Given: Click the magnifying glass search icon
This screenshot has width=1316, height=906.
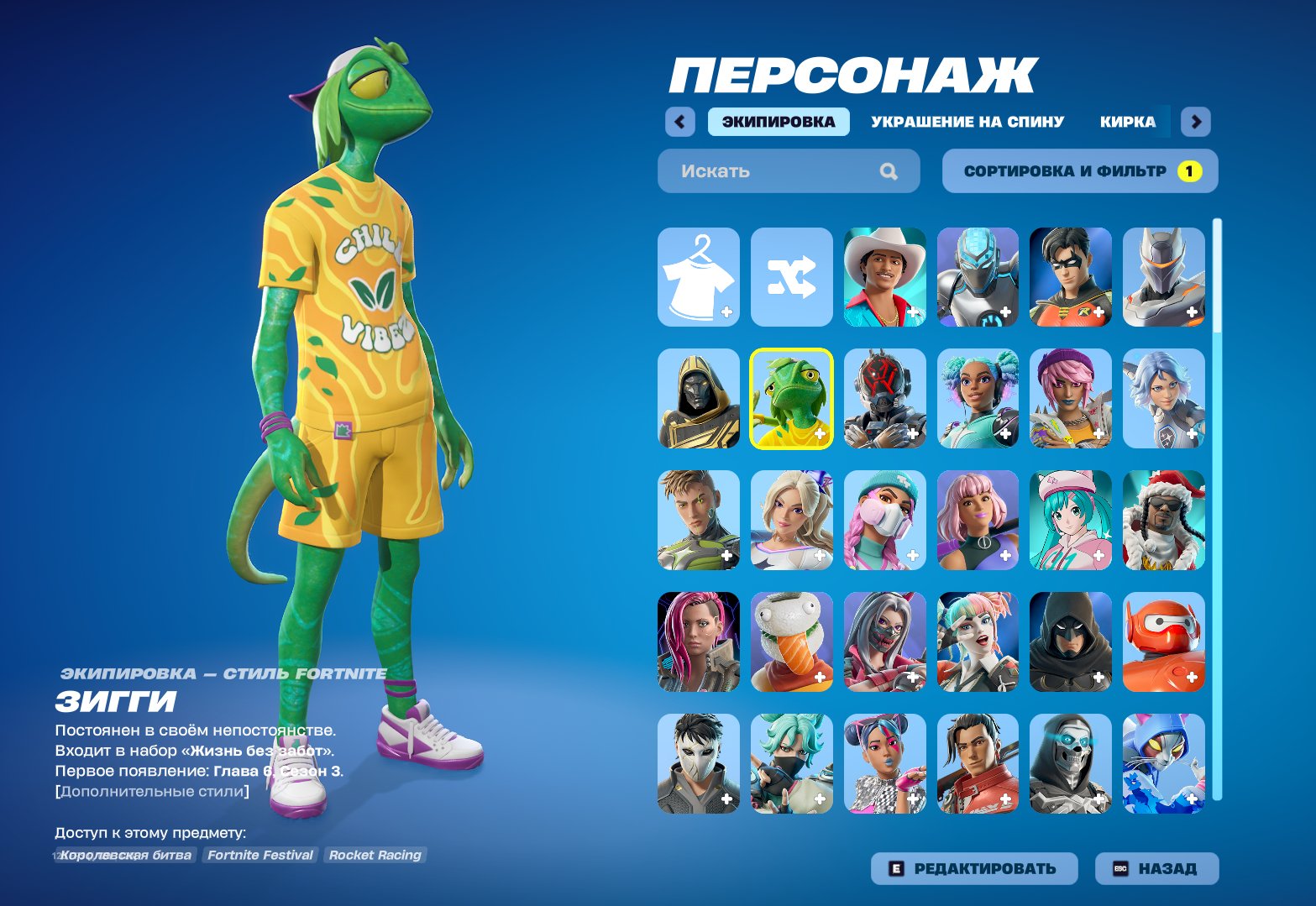Looking at the screenshot, I should [x=888, y=170].
